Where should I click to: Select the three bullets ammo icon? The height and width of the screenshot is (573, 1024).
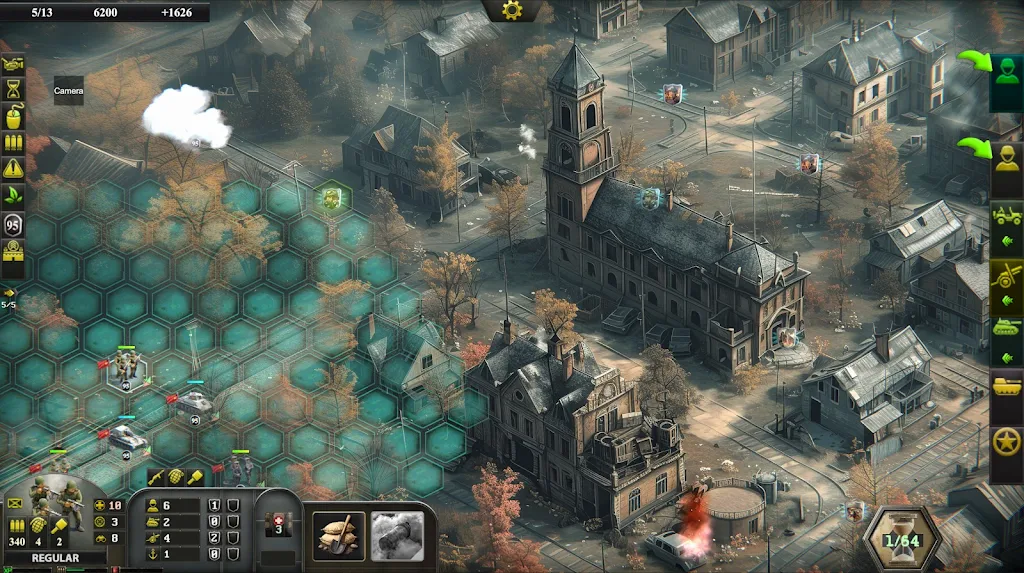(13, 142)
